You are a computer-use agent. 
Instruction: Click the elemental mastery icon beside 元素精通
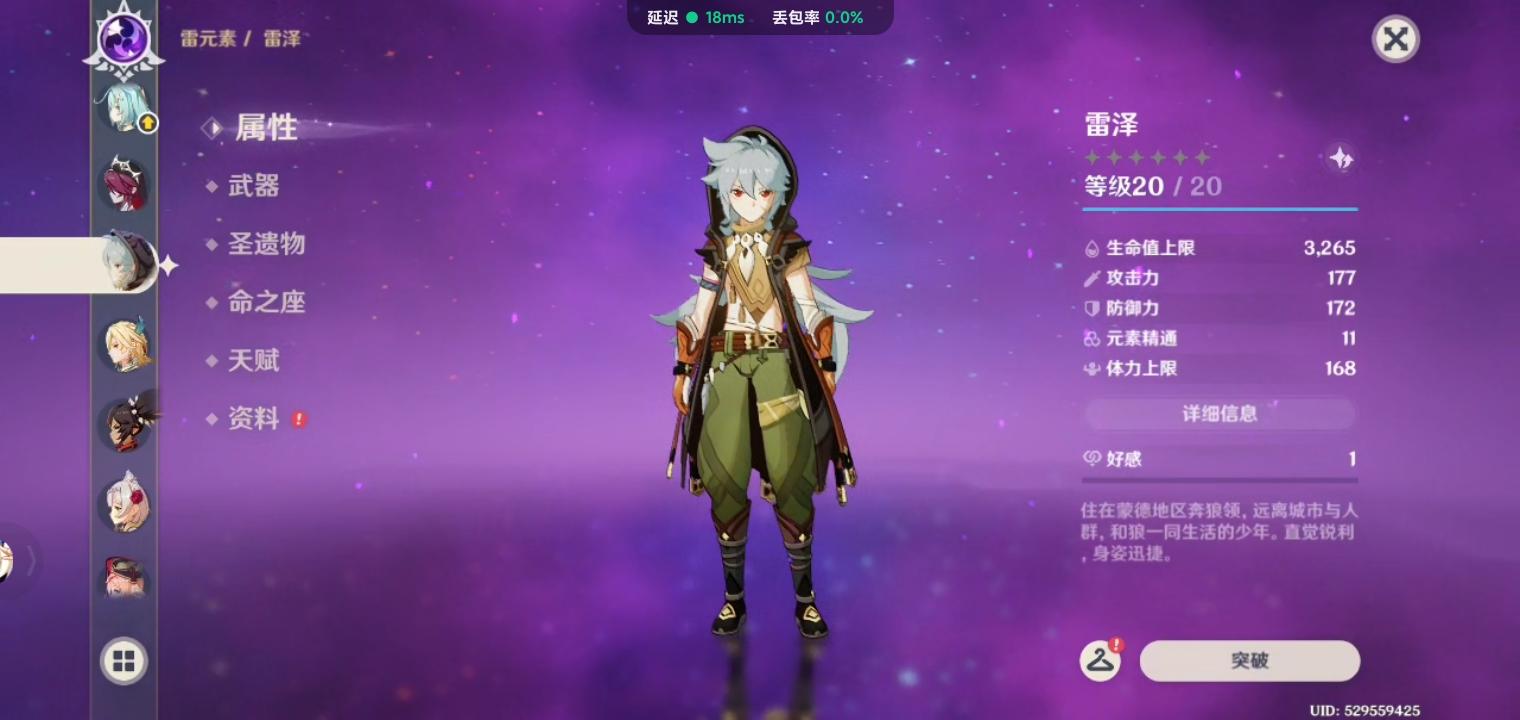tap(1092, 338)
